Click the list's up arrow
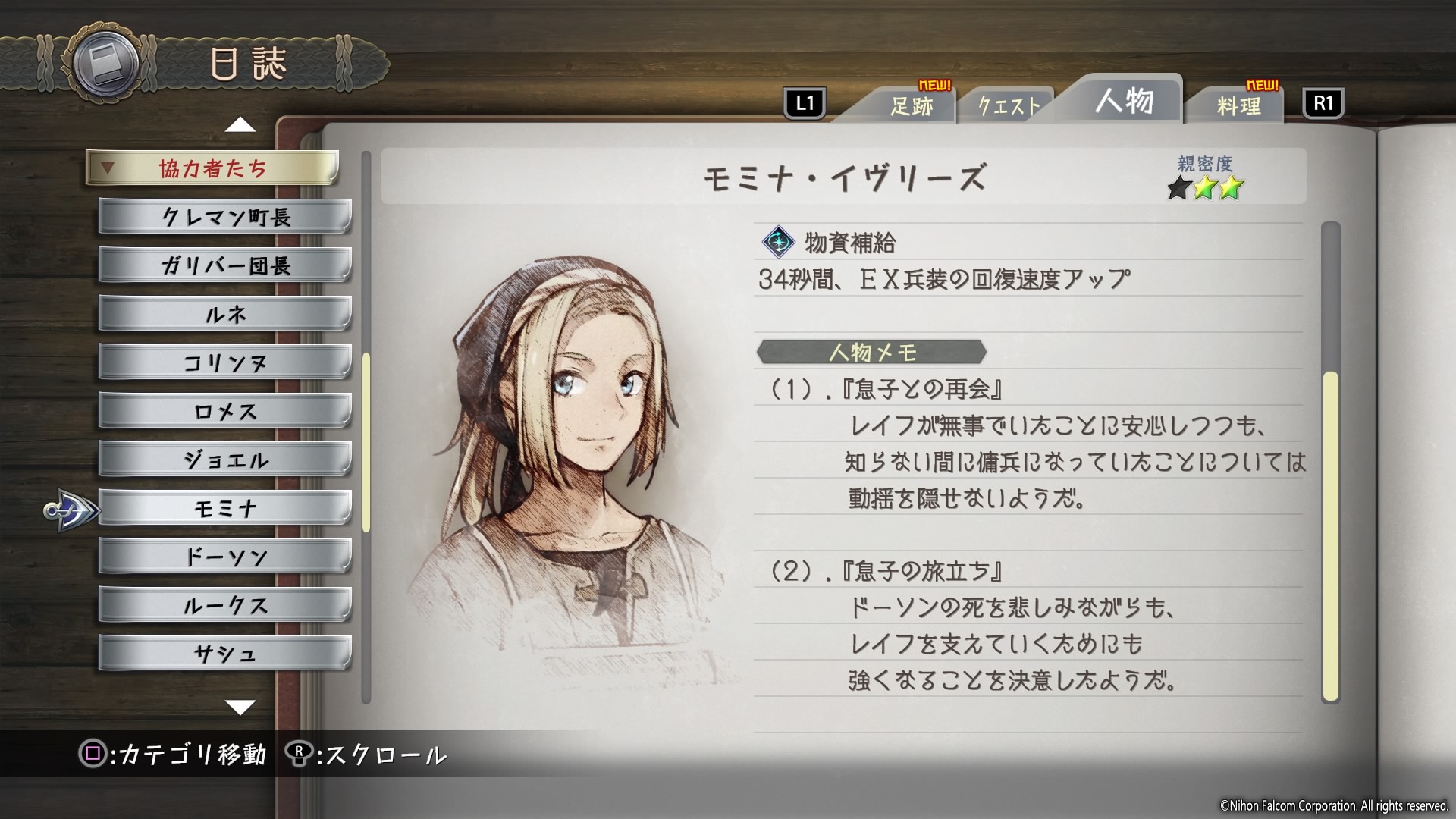 click(x=240, y=124)
